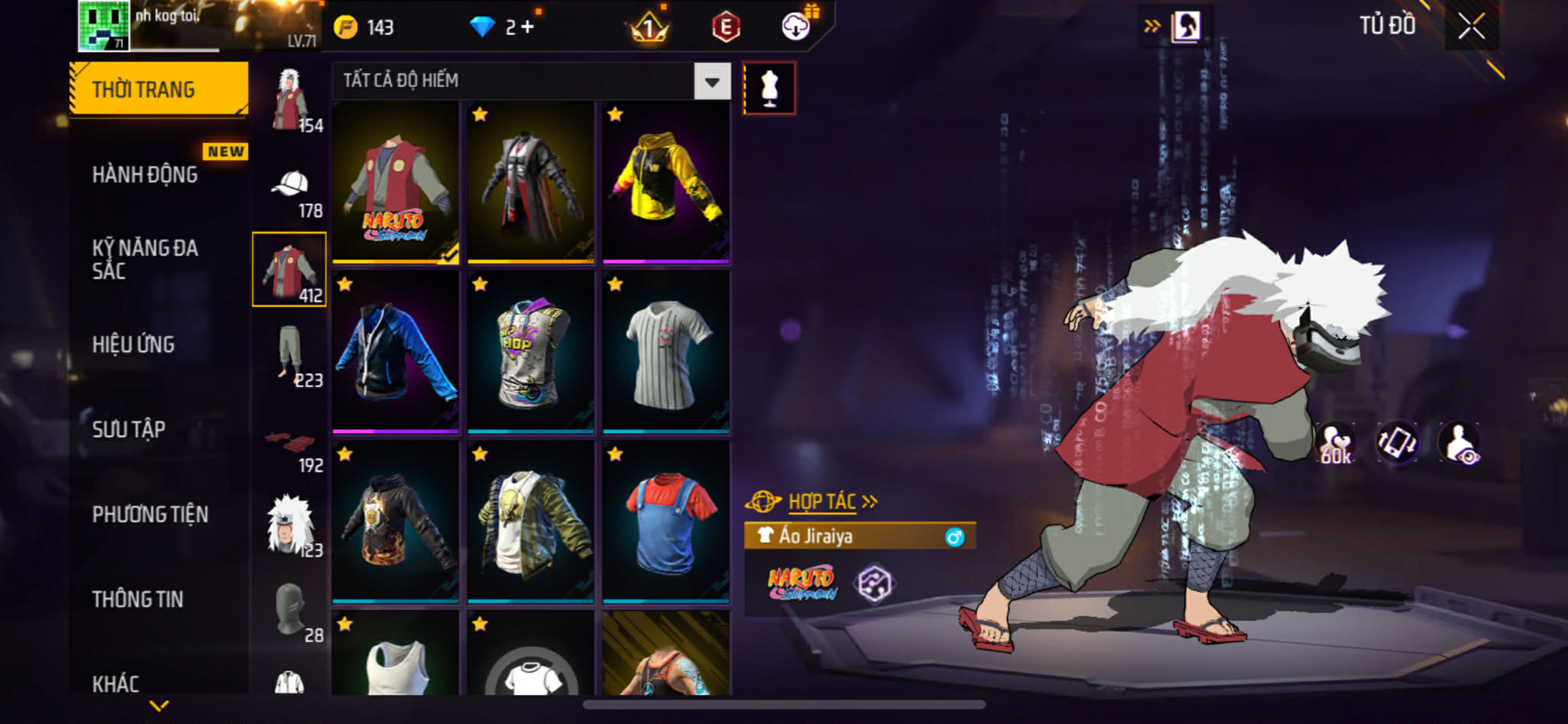Image resolution: width=1568 pixels, height=724 pixels.
Task: Equip the blue overalls with red shirt
Action: pyautogui.click(x=665, y=523)
